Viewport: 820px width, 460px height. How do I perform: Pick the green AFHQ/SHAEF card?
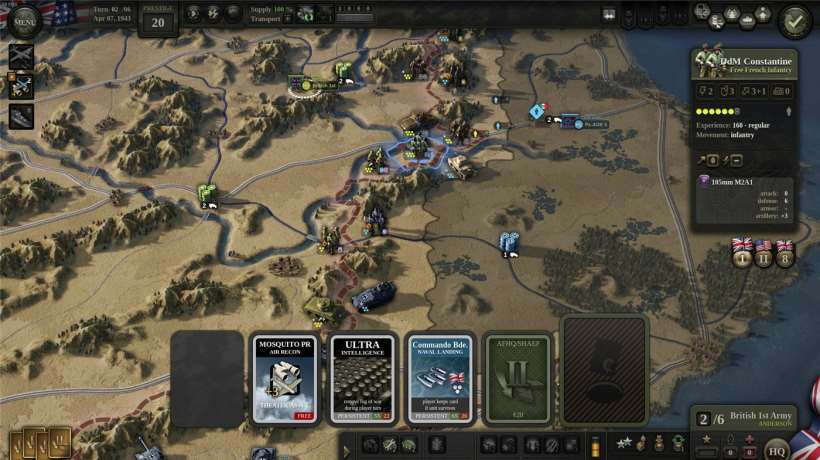pyautogui.click(x=518, y=379)
